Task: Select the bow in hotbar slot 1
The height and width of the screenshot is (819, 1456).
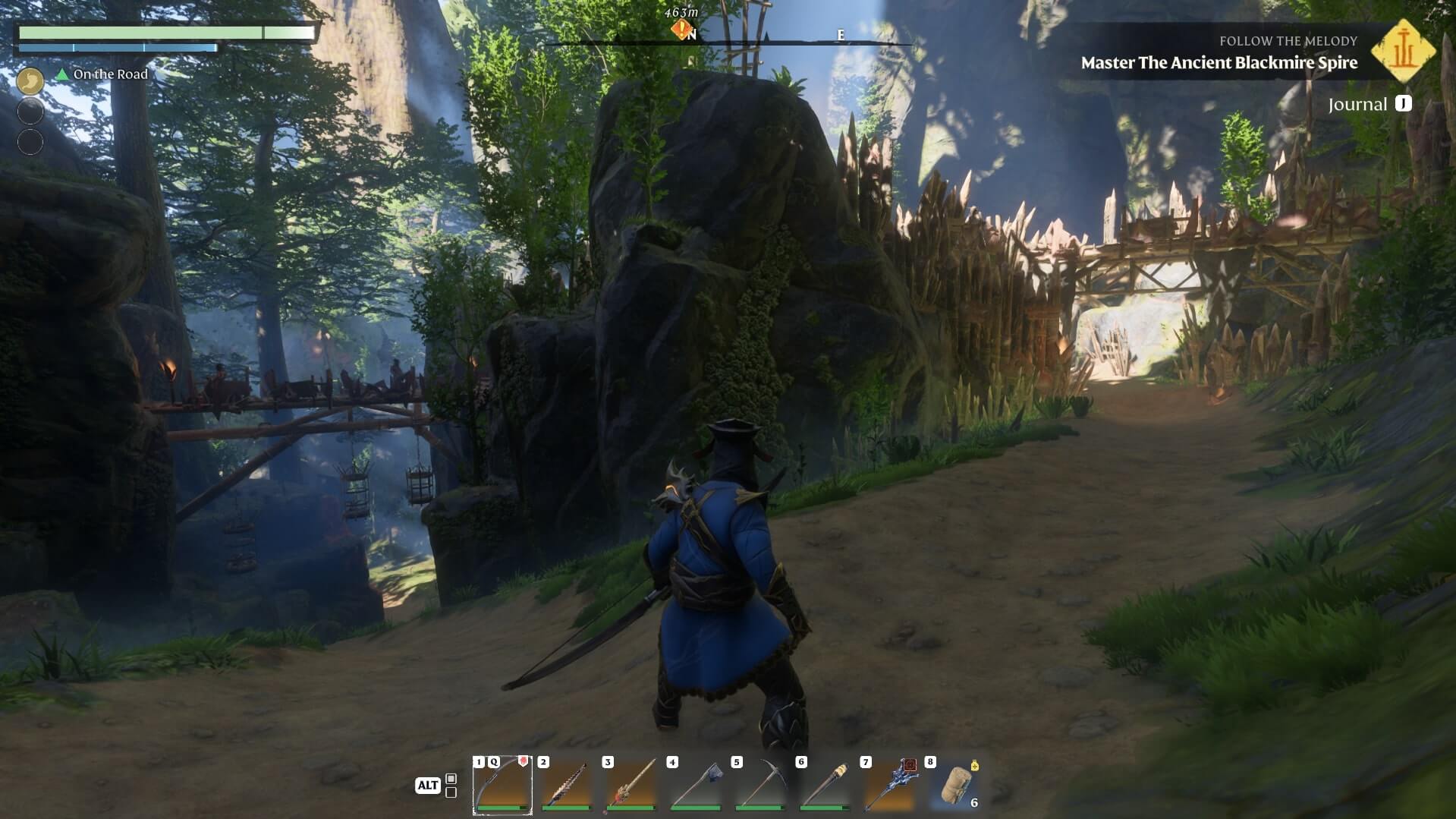Action: click(502, 786)
